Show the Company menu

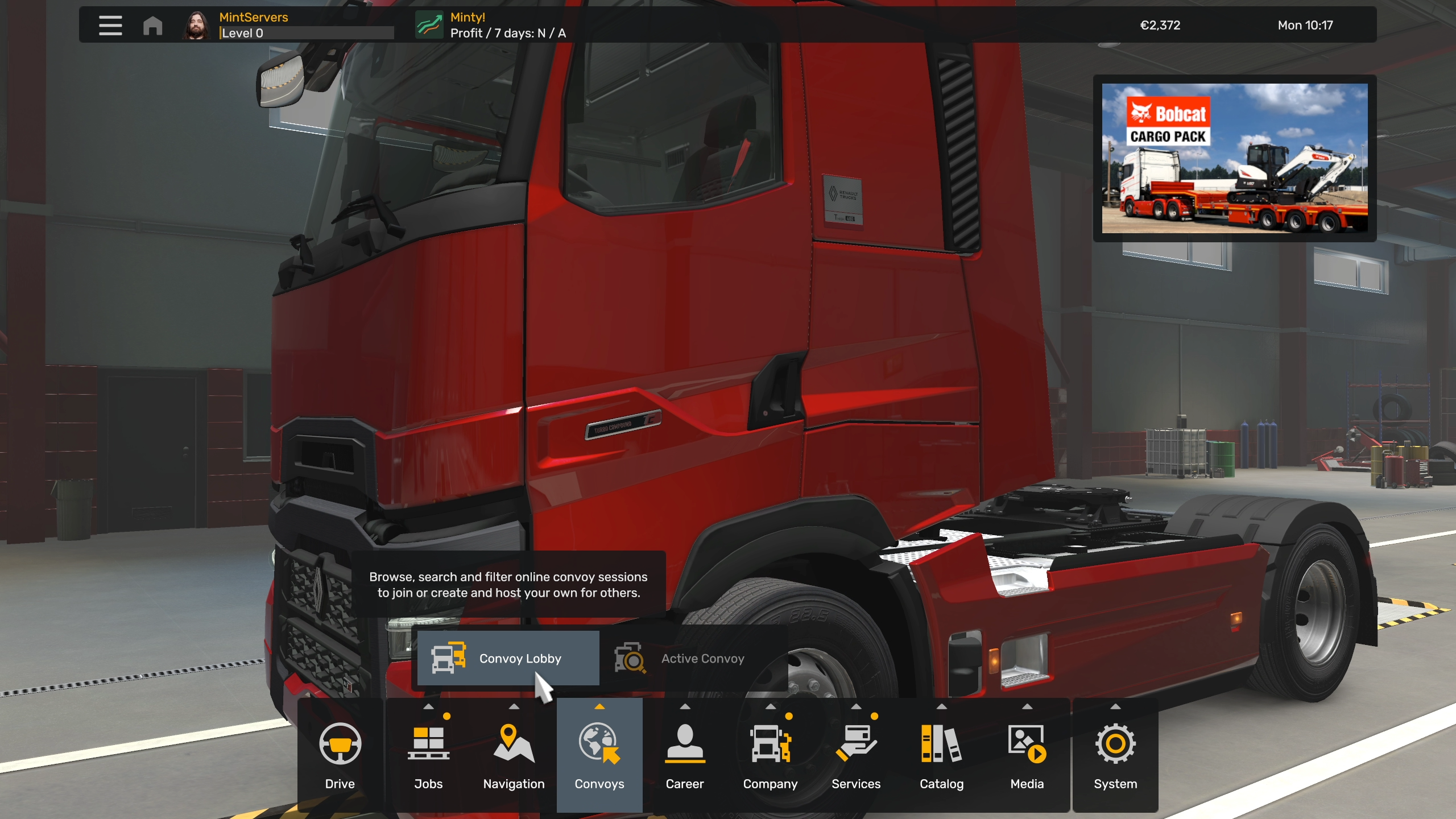click(770, 755)
